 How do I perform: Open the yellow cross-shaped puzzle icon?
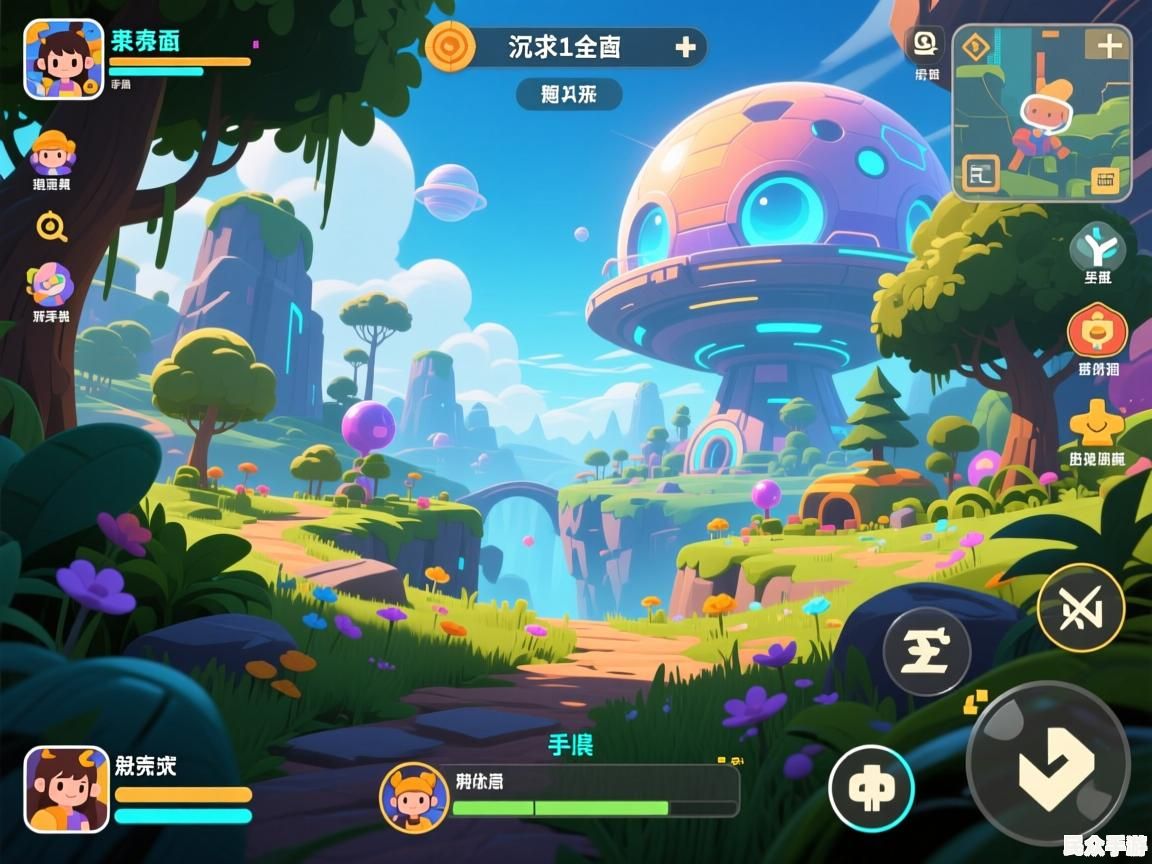point(1096,424)
